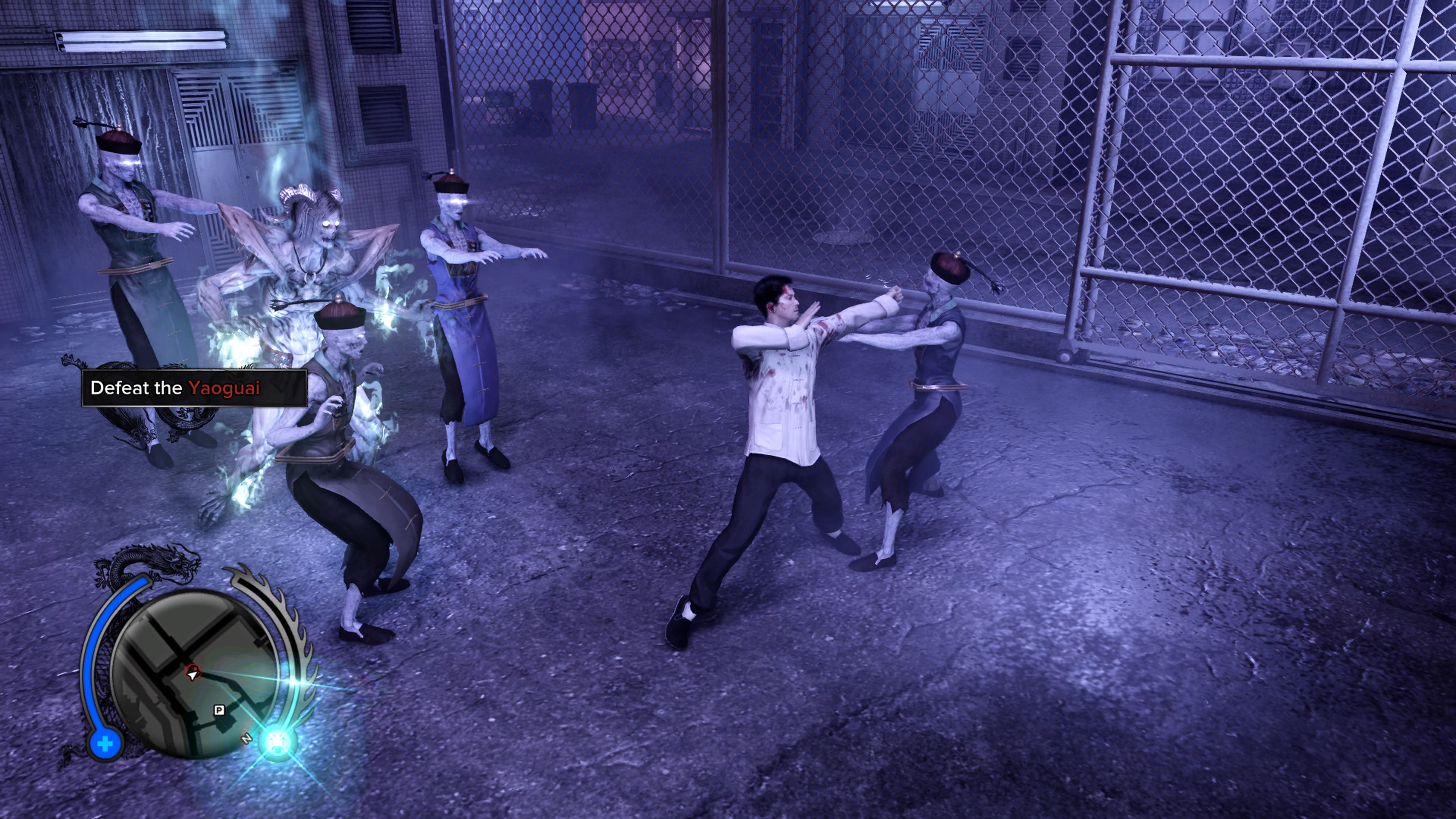Click the N compass indicator on minimap
Screen dimensions: 1456x819
pyautogui.click(x=247, y=739)
